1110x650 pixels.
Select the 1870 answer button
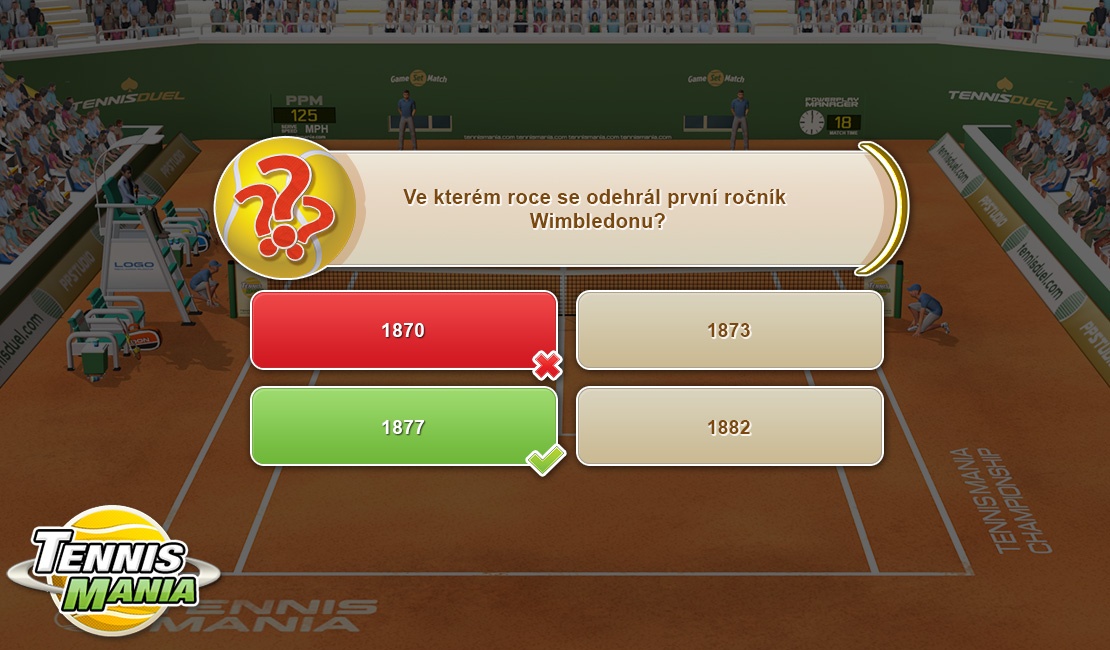[403, 330]
